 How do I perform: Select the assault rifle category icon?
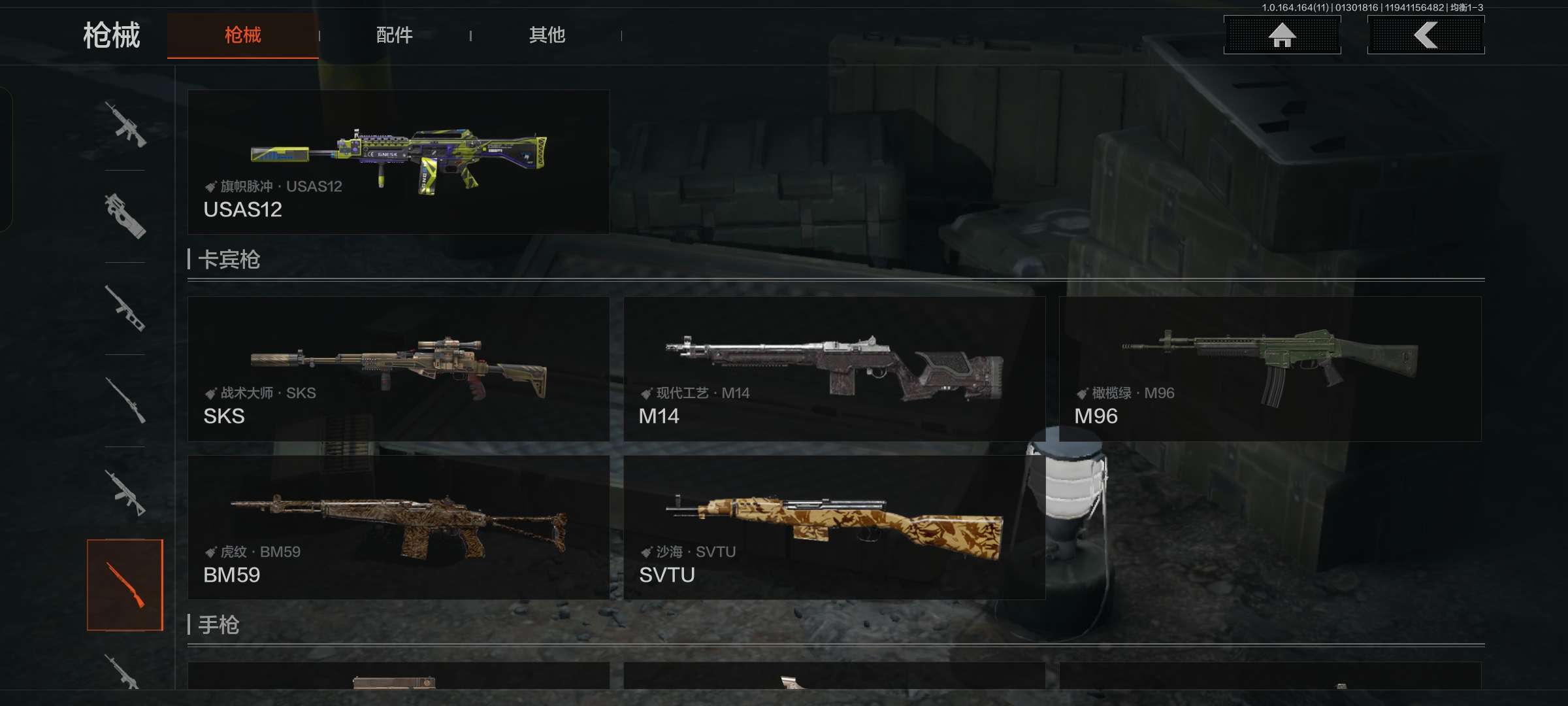(x=125, y=124)
